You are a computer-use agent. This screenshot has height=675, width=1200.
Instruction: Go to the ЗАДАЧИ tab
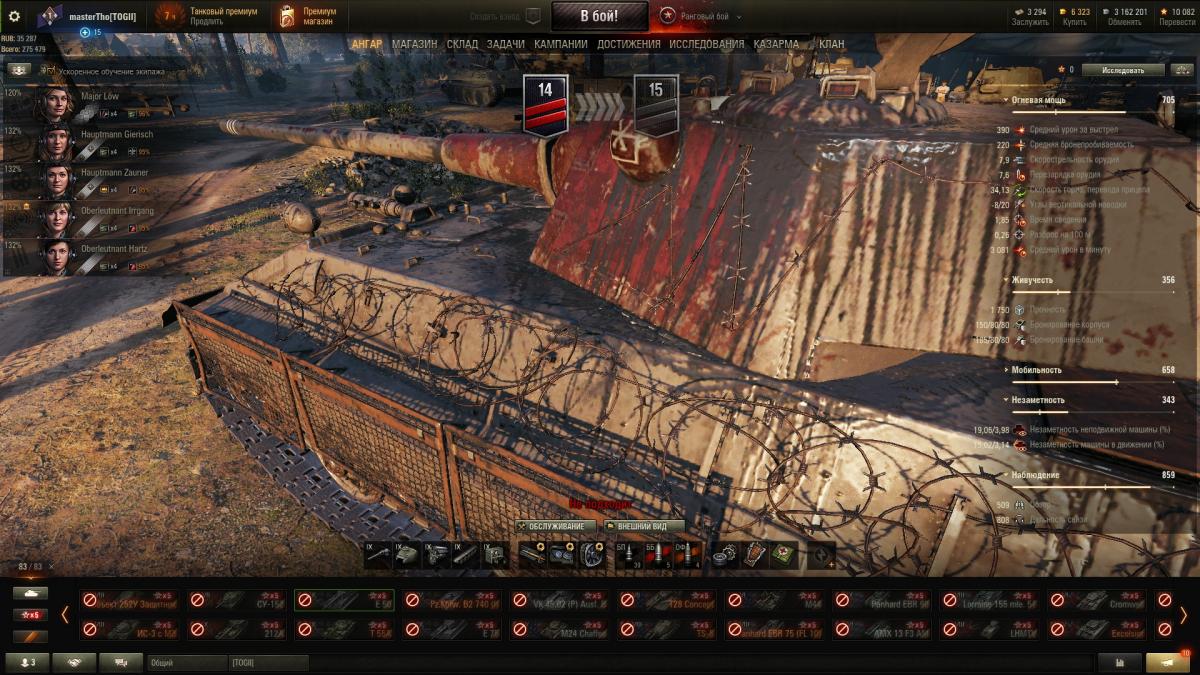(x=506, y=44)
